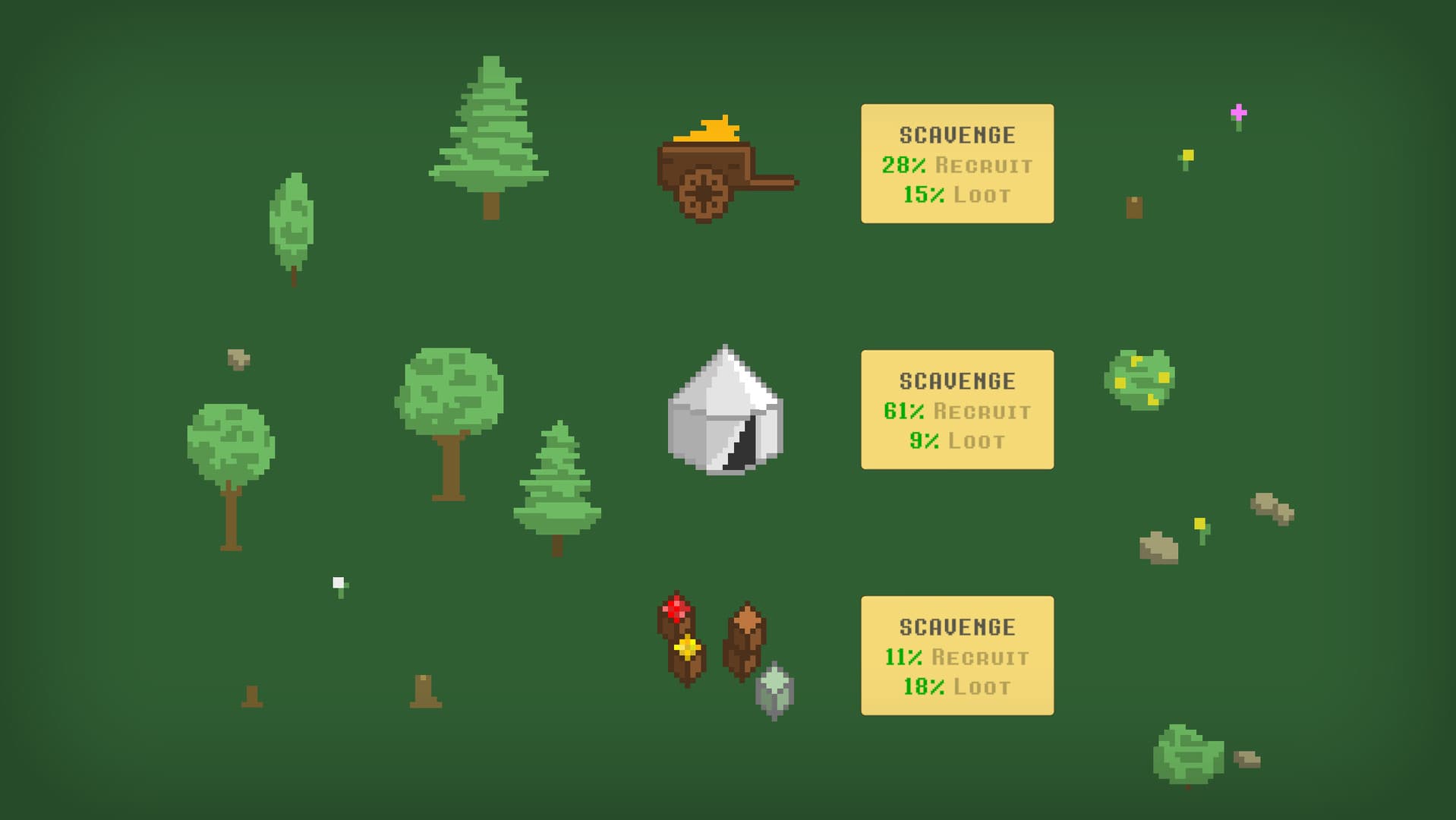The image size is (1456, 820).
Task: Click the gray stones on the right side
Action: [x=1269, y=509]
